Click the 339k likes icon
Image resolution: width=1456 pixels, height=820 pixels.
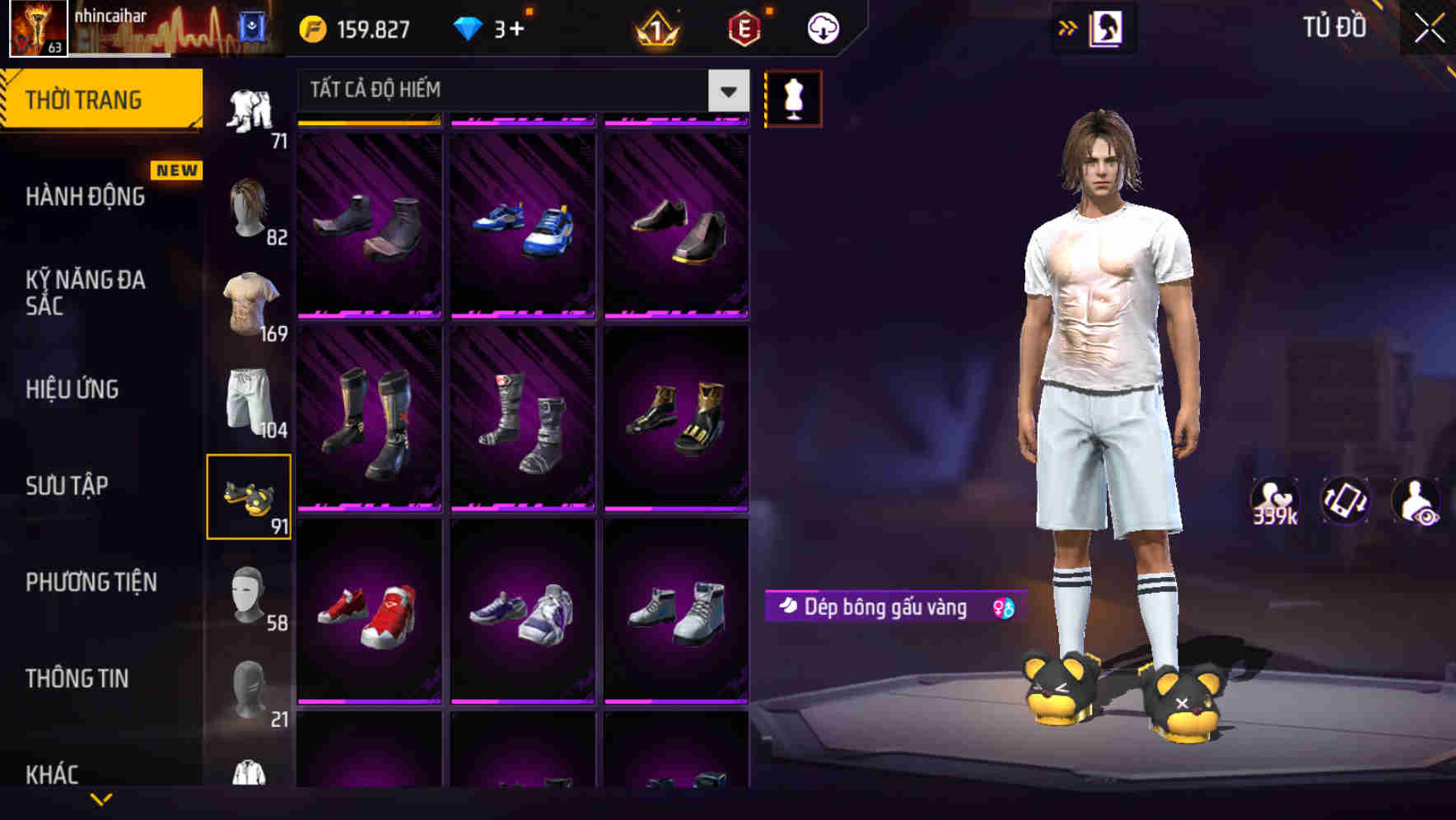tap(1276, 500)
